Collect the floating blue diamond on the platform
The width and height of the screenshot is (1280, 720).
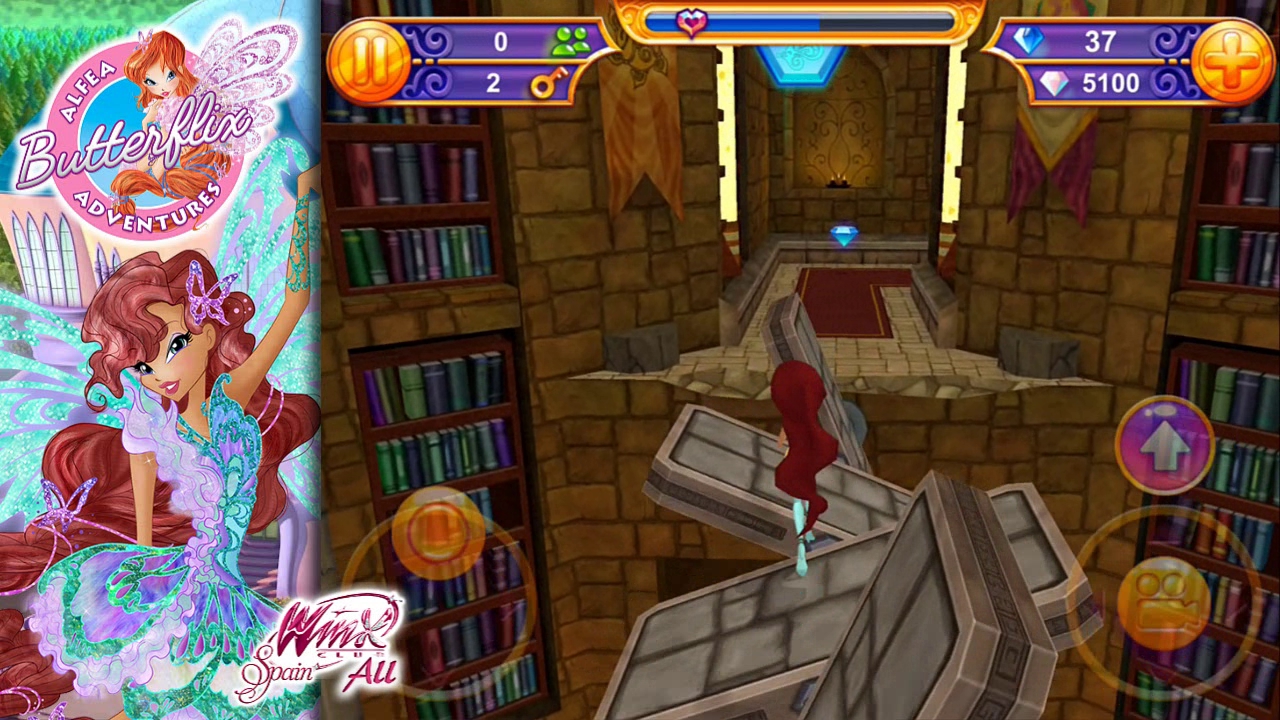click(843, 233)
